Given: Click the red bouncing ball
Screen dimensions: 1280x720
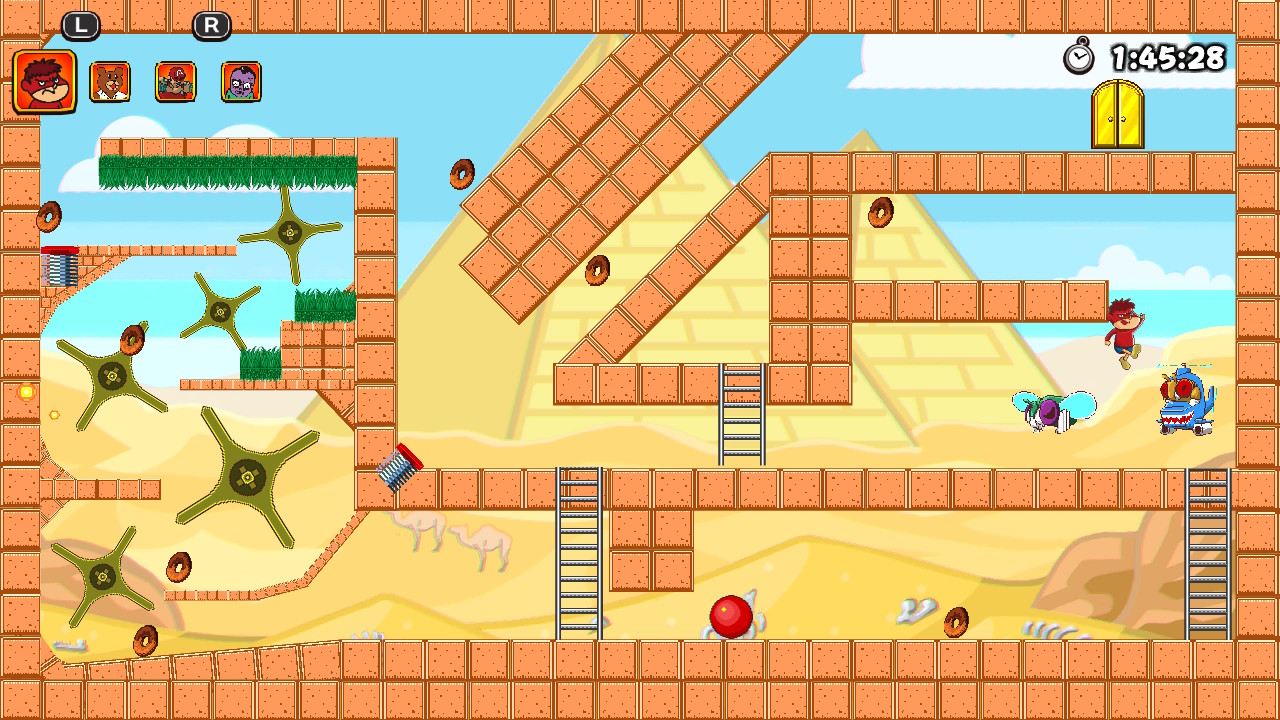Looking at the screenshot, I should [x=729, y=617].
